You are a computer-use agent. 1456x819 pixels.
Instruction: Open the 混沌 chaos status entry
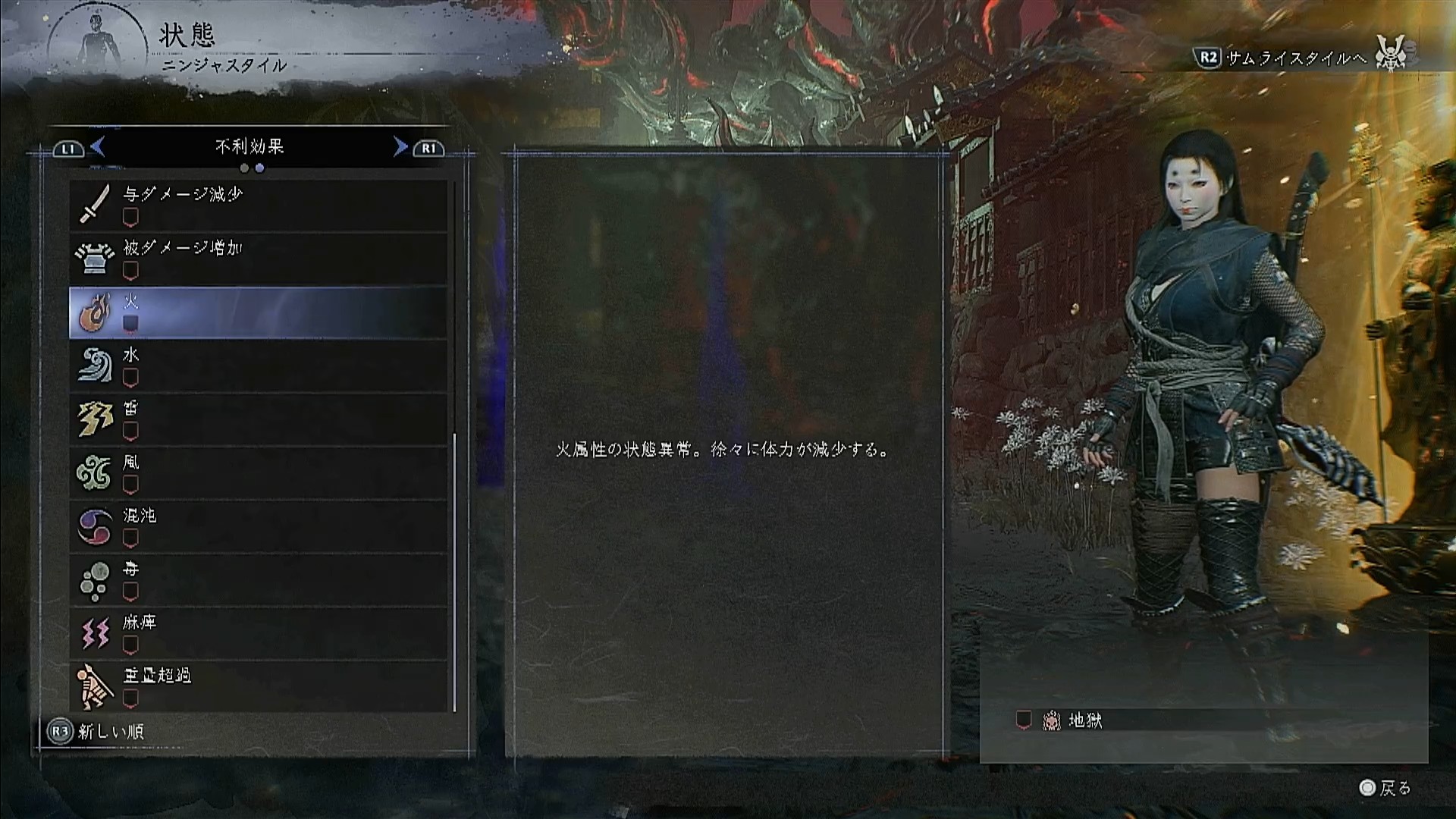click(258, 526)
